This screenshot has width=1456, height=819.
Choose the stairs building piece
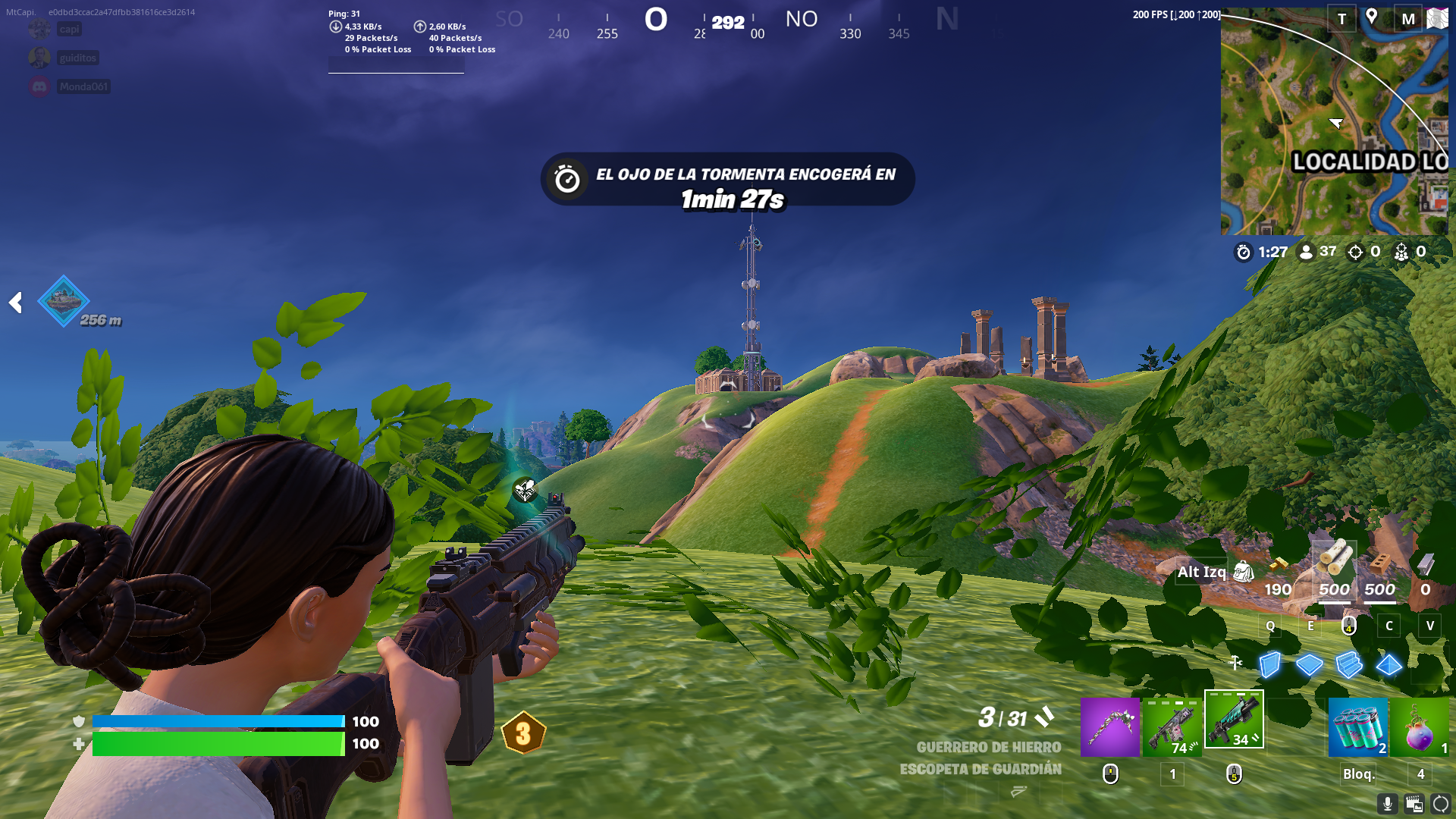tap(1349, 665)
